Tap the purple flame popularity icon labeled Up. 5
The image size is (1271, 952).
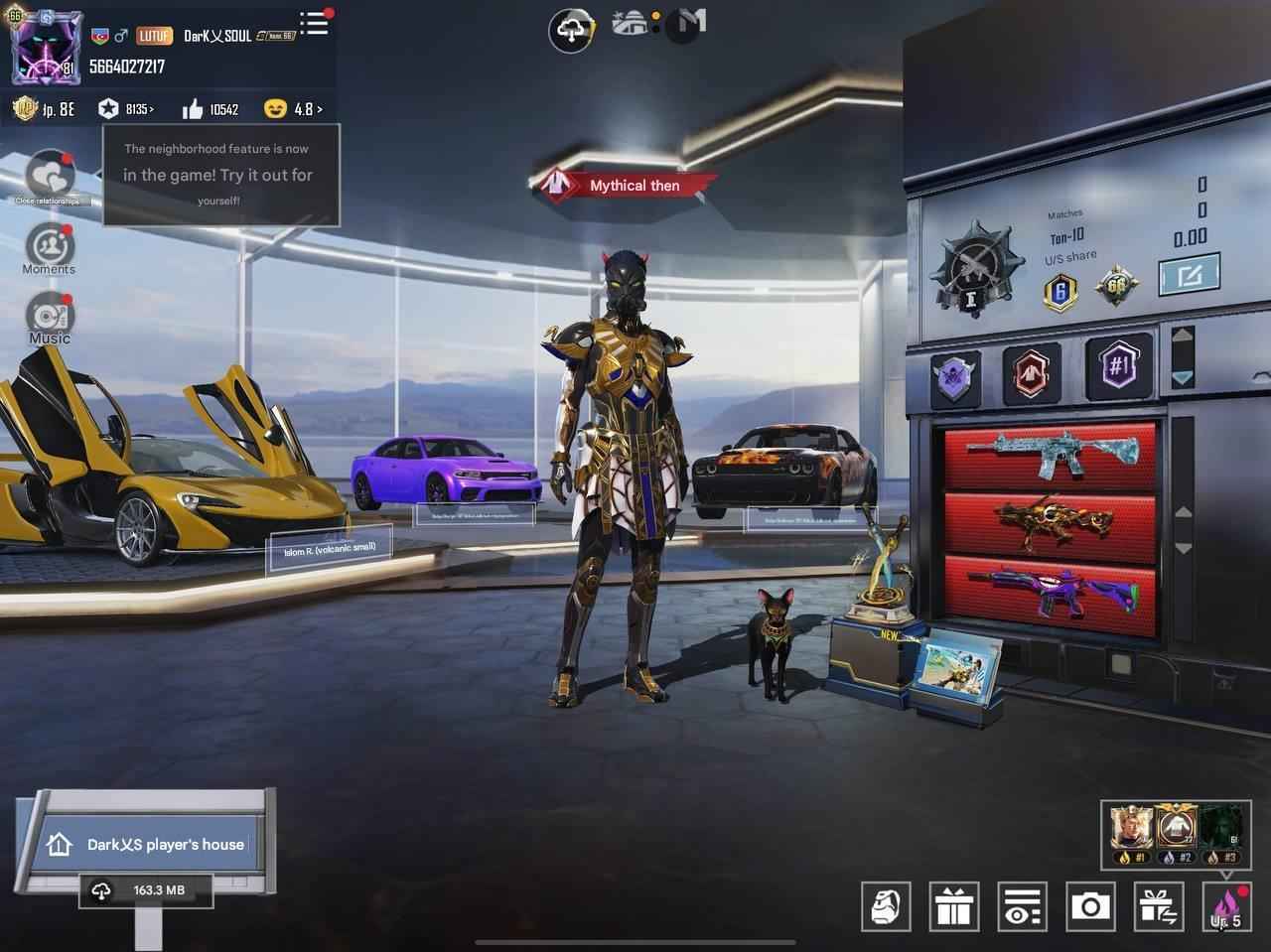pos(1224,905)
